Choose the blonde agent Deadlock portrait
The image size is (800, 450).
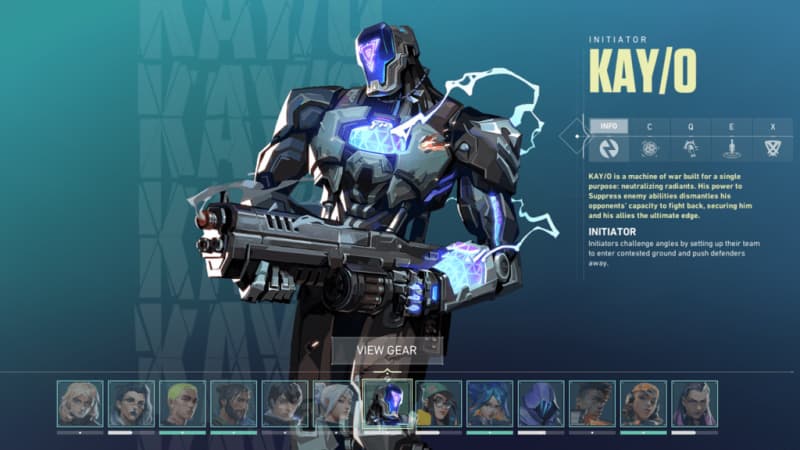pyautogui.click(x=80, y=403)
